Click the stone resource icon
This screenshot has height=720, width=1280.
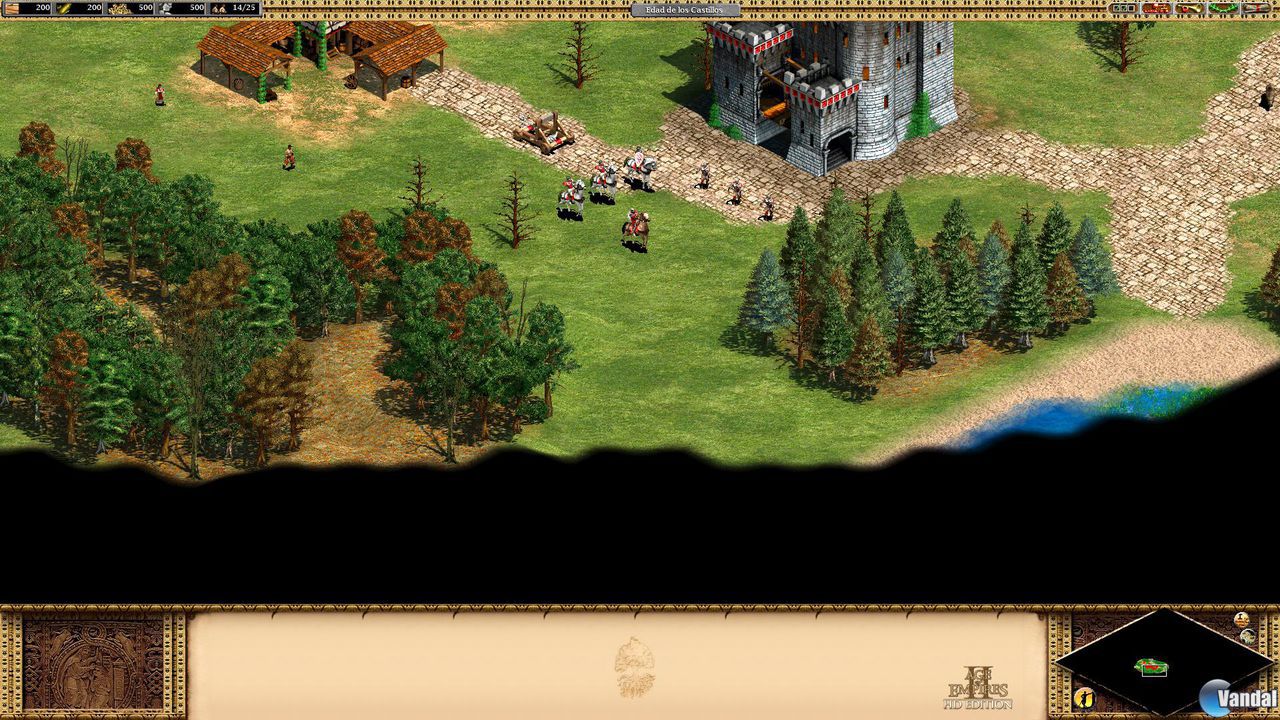168,8
